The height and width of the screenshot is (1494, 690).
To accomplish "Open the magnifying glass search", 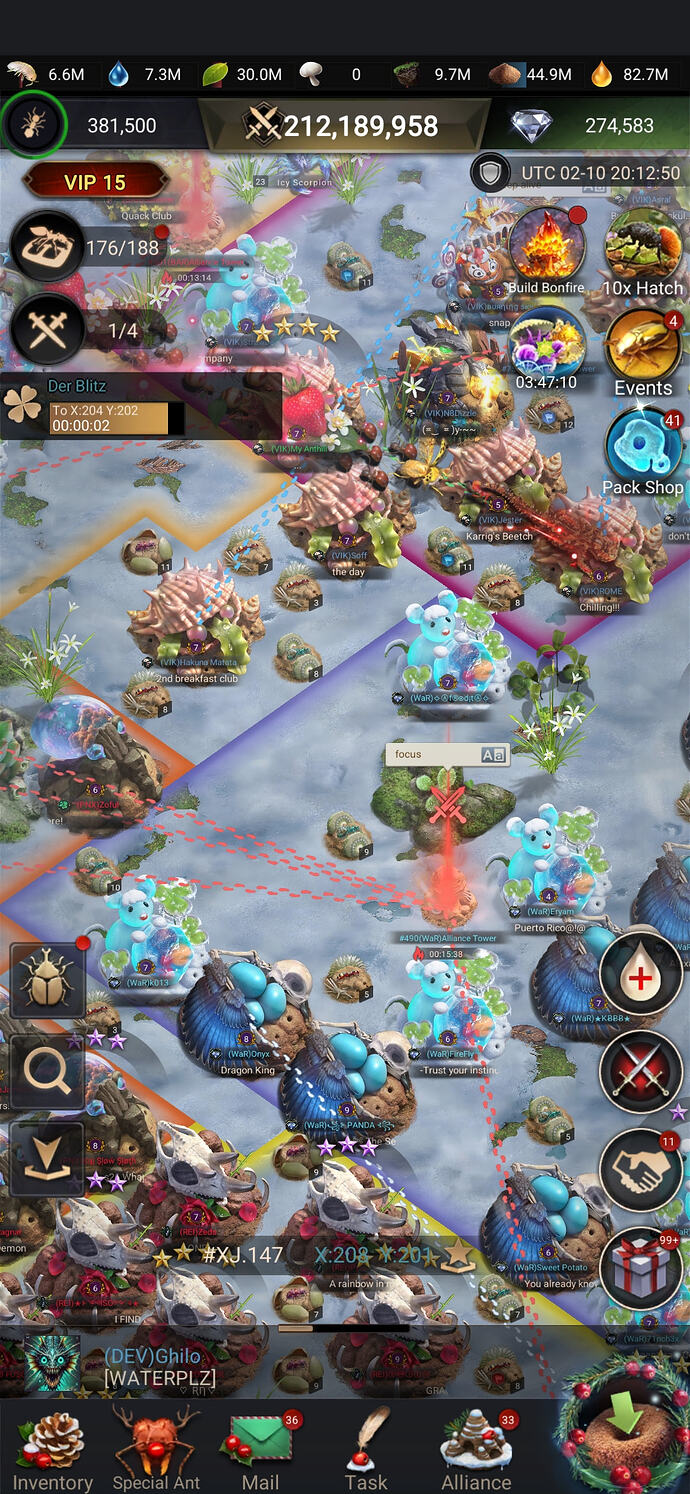I will (x=47, y=1072).
